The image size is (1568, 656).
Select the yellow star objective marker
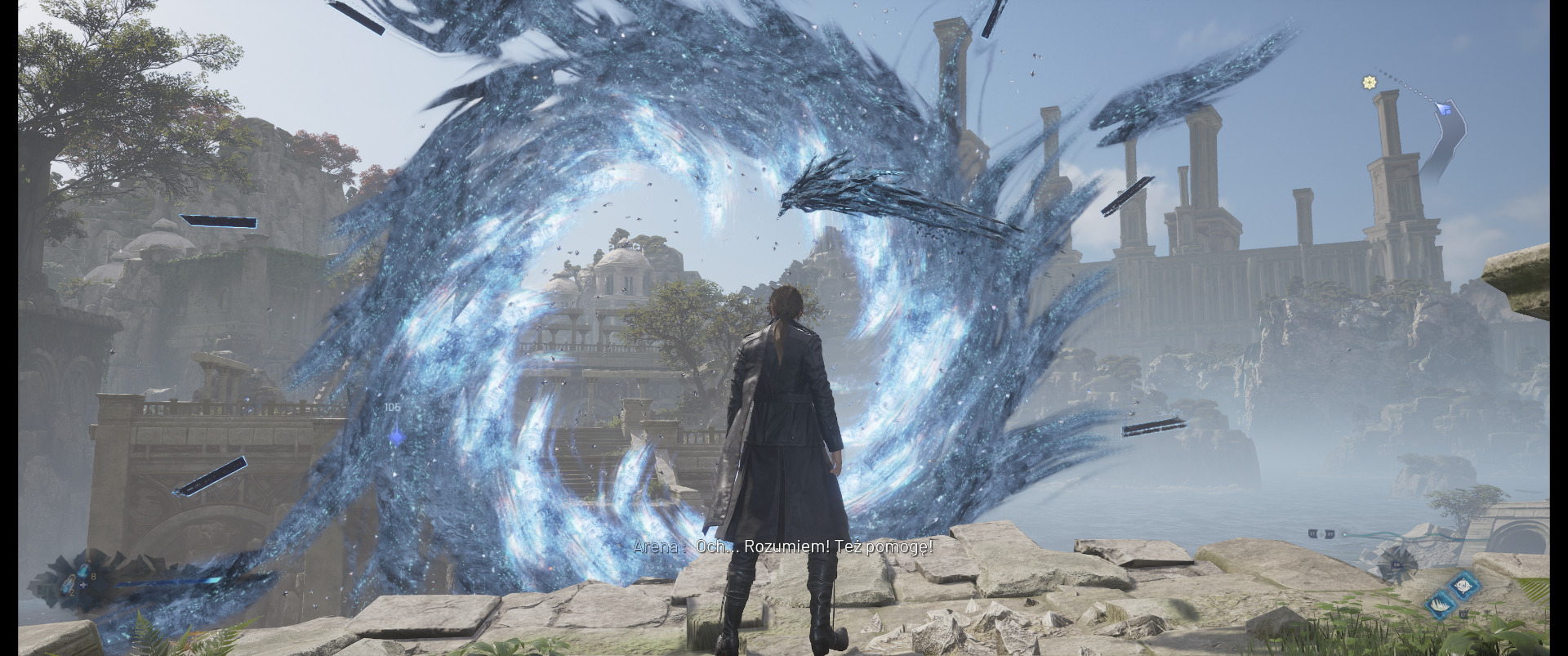pos(1370,82)
